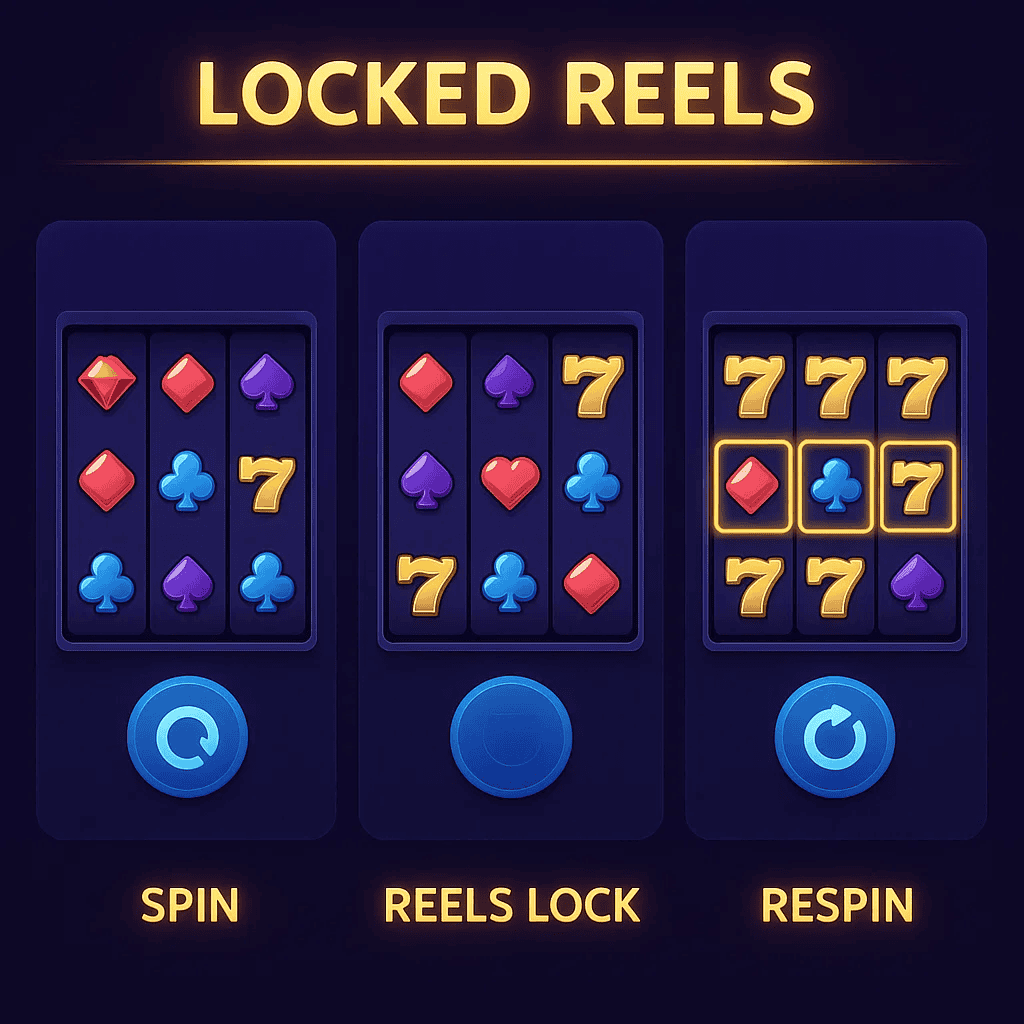Activate the respin button above the RESPIN label
Viewport: 1024px width, 1024px height.
point(835,738)
